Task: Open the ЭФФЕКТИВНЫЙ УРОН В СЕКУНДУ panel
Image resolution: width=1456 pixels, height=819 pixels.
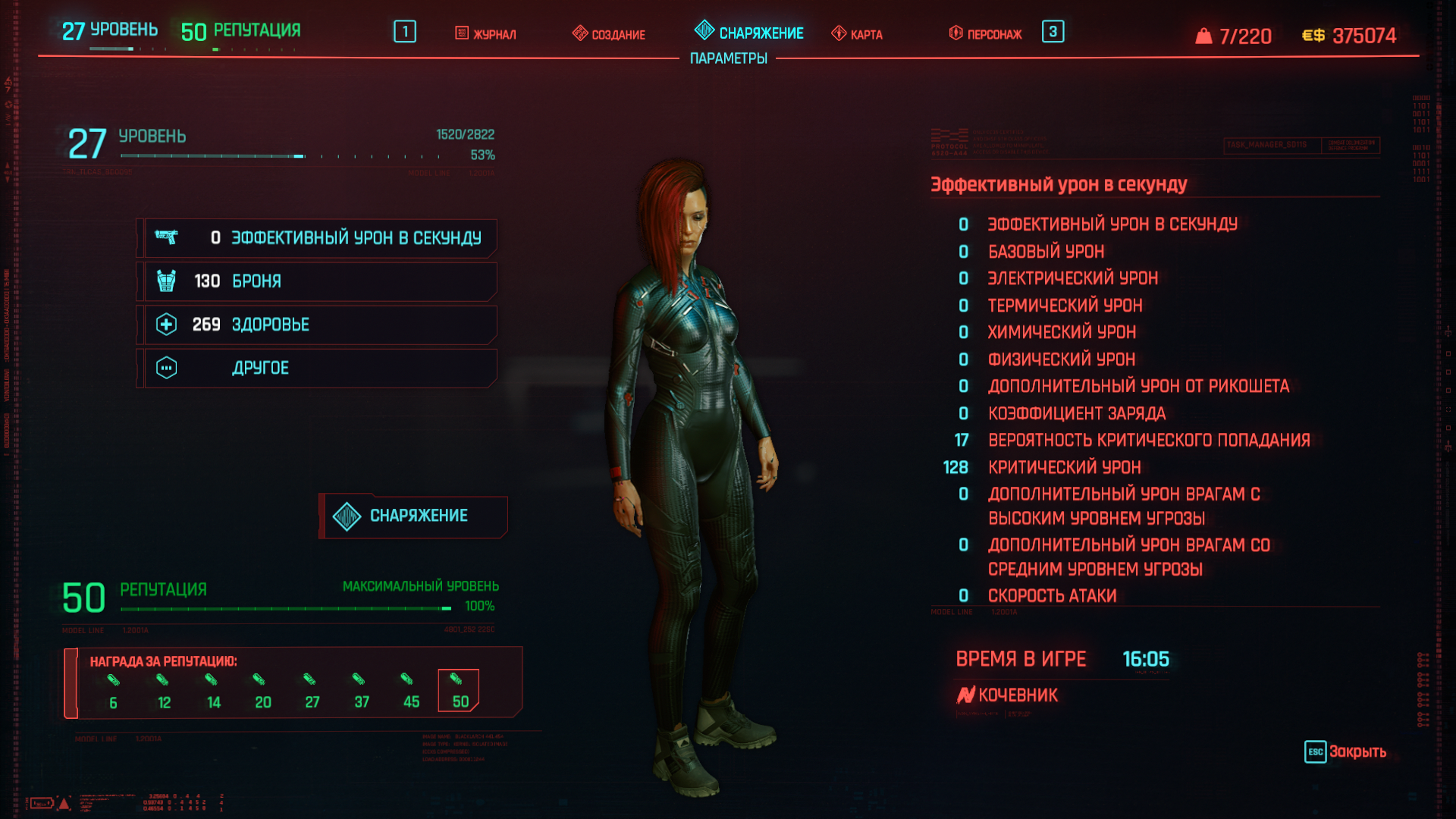Action: point(317,237)
